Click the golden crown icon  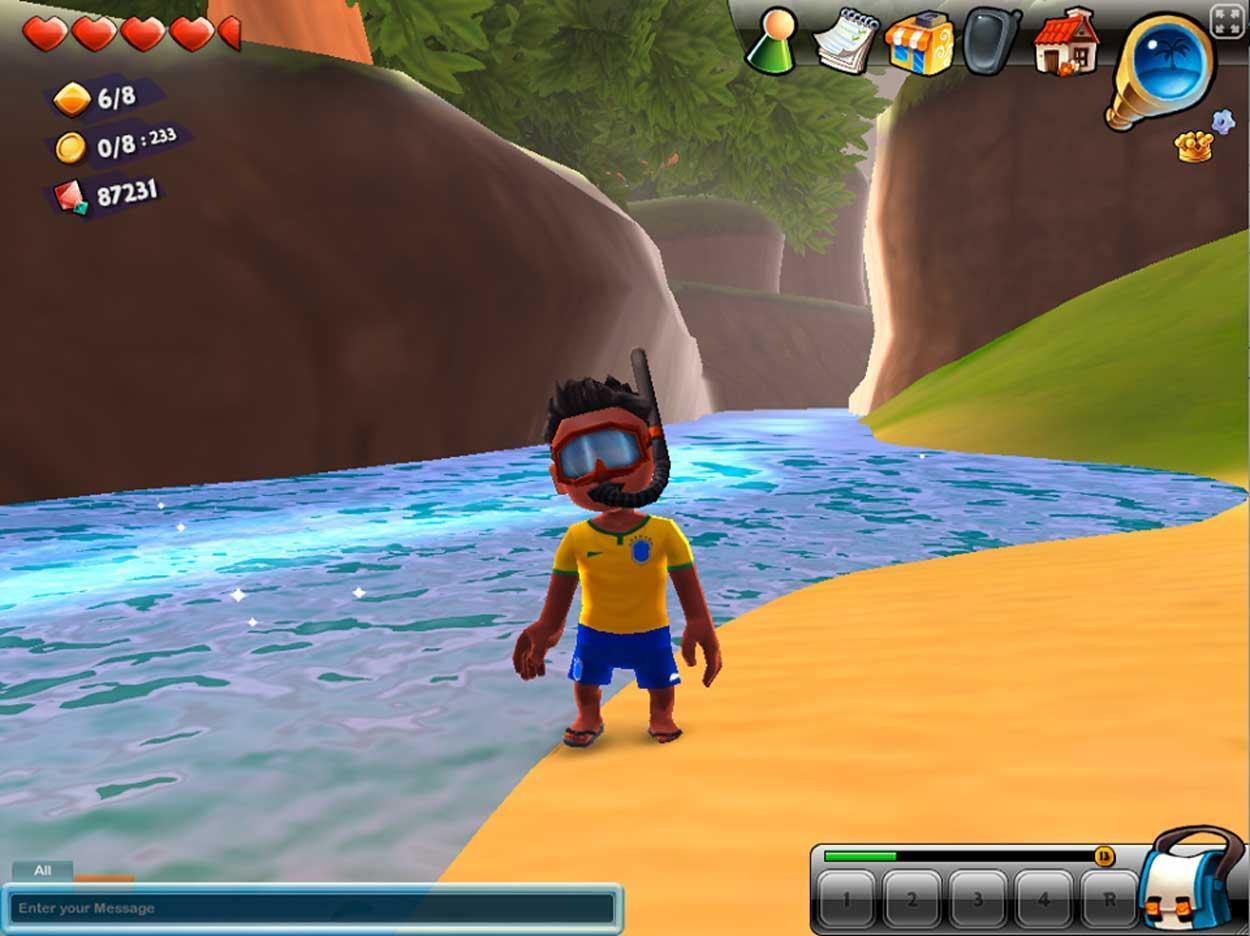point(1192,148)
